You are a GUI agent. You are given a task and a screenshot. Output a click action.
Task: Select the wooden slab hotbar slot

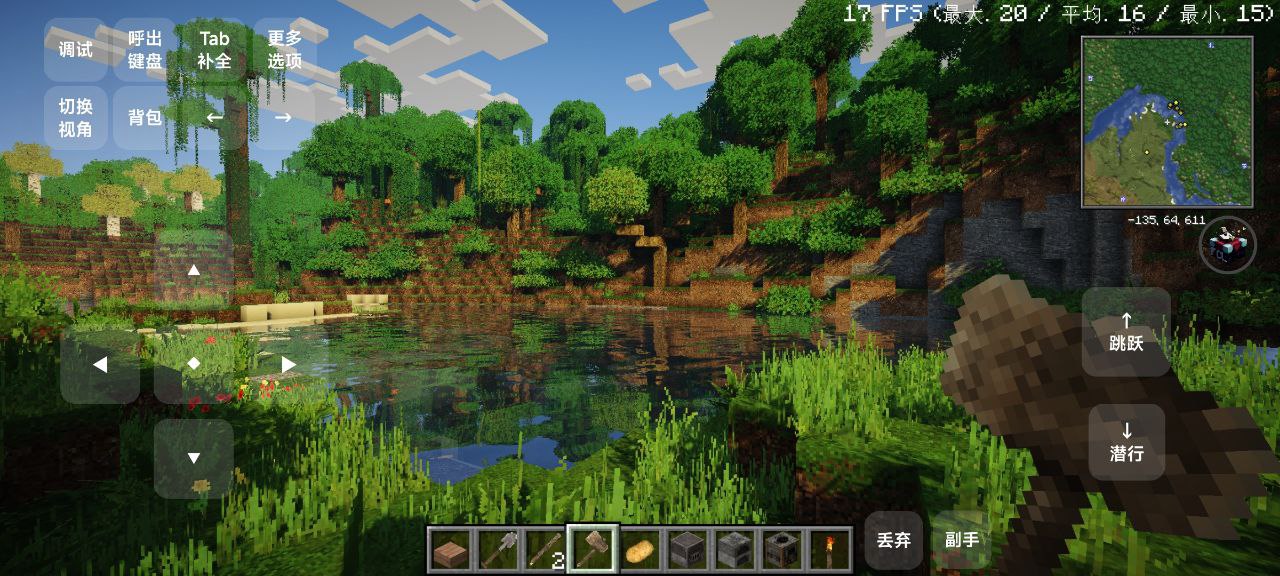pos(450,549)
